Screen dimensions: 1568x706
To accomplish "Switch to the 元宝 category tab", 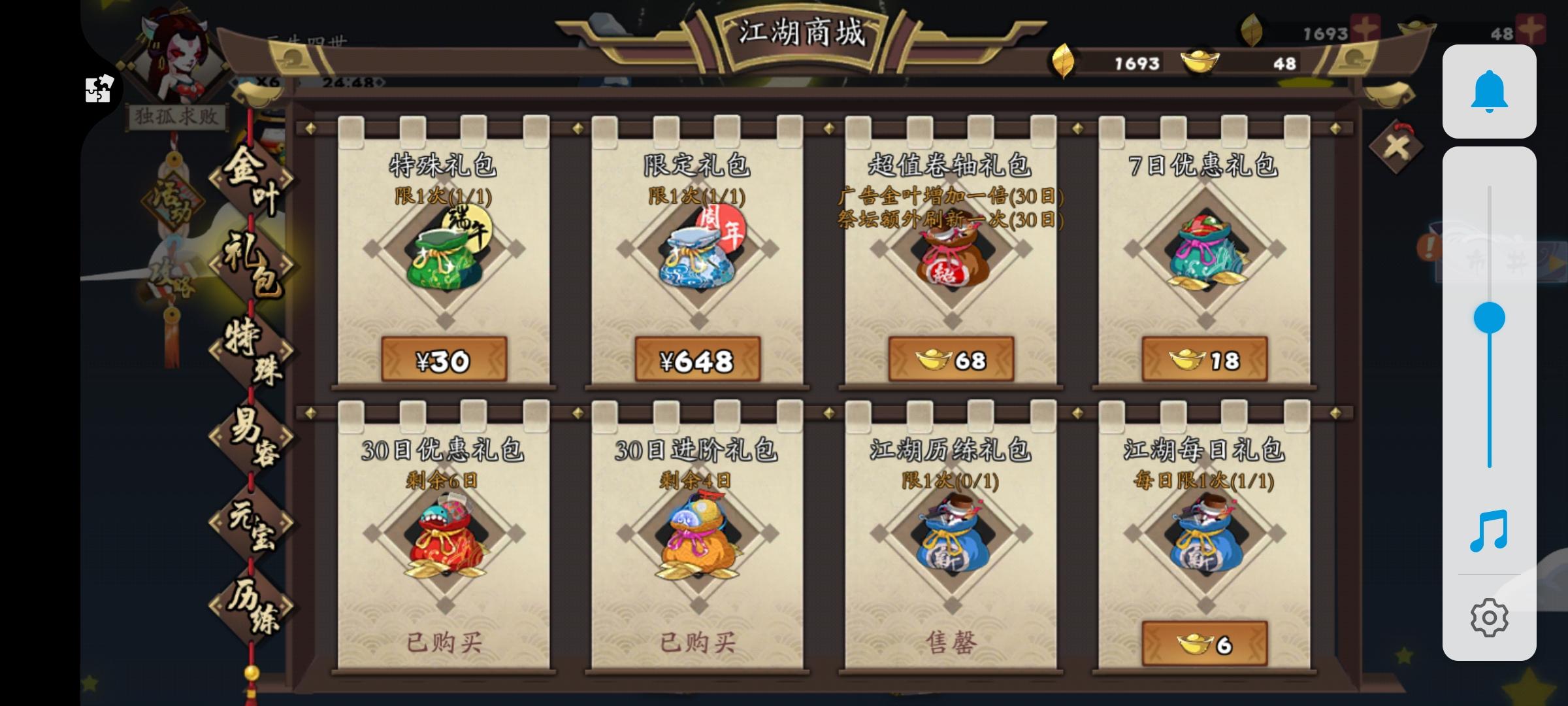I will (251, 524).
